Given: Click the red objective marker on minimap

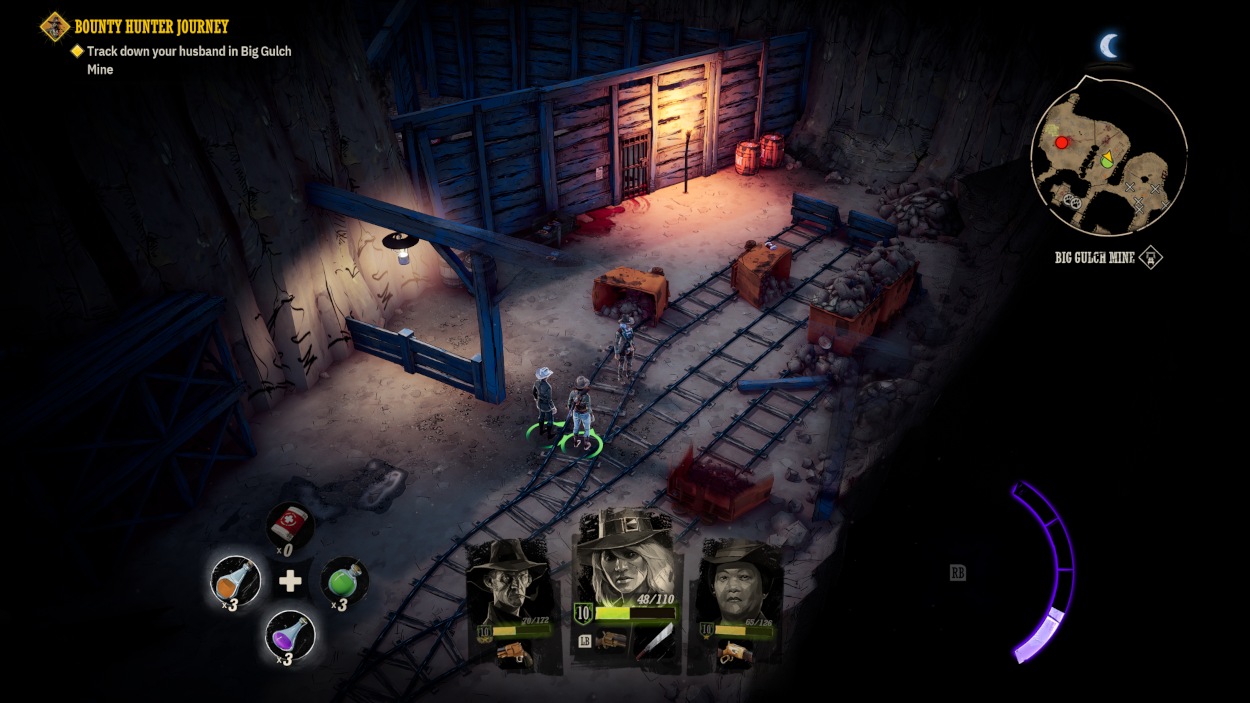Looking at the screenshot, I should coord(1061,143).
